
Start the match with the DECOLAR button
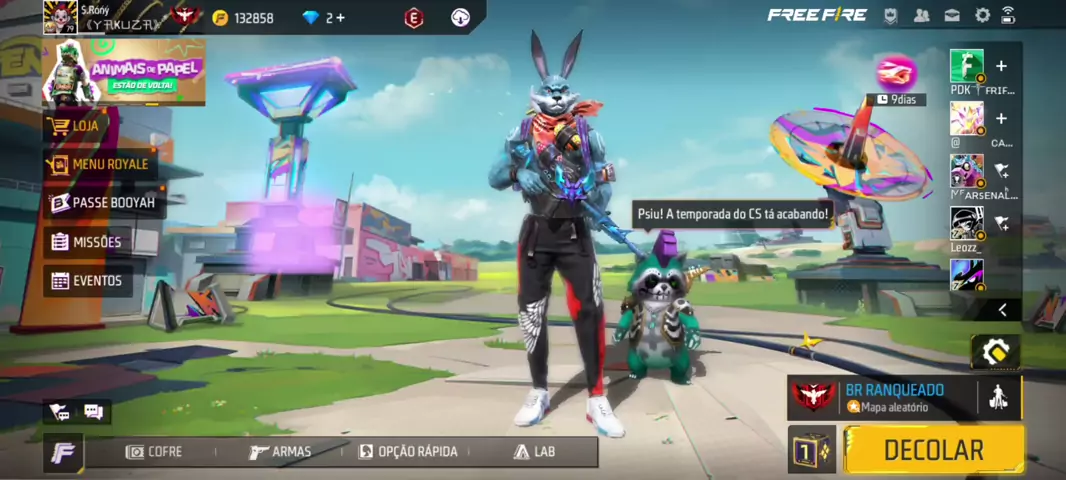pos(934,450)
